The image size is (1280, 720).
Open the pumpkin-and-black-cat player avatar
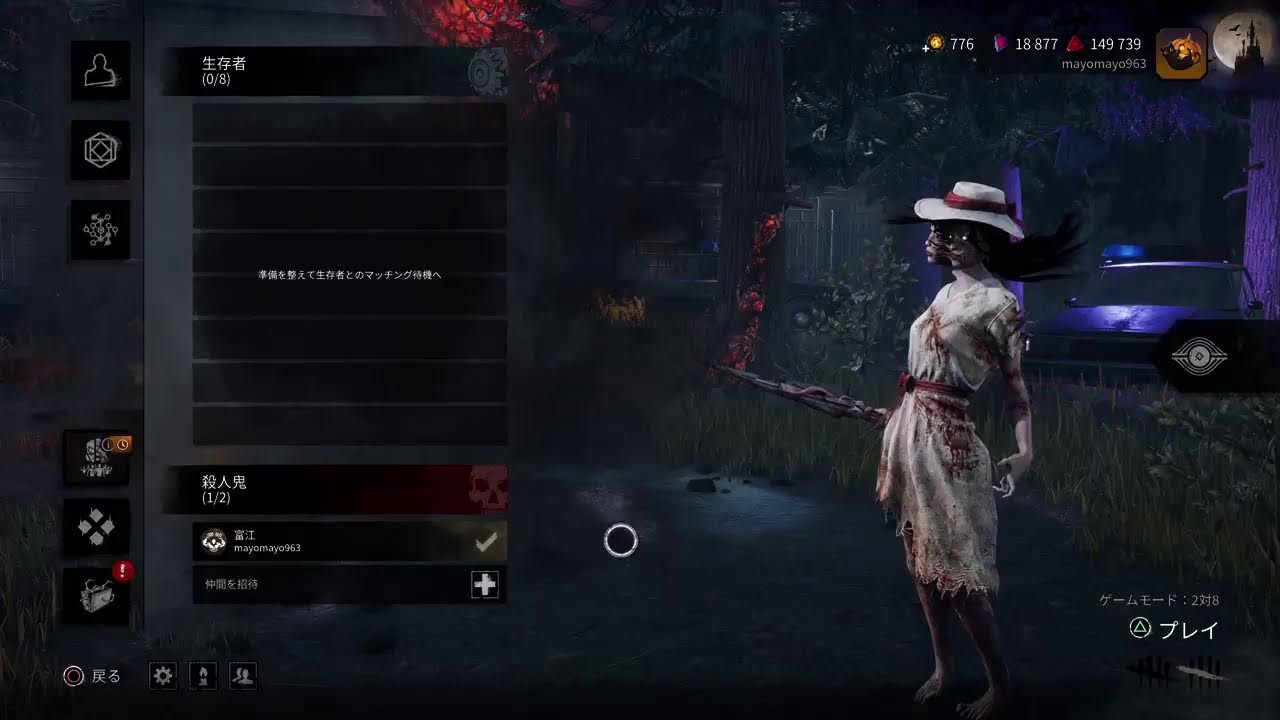coord(1181,53)
